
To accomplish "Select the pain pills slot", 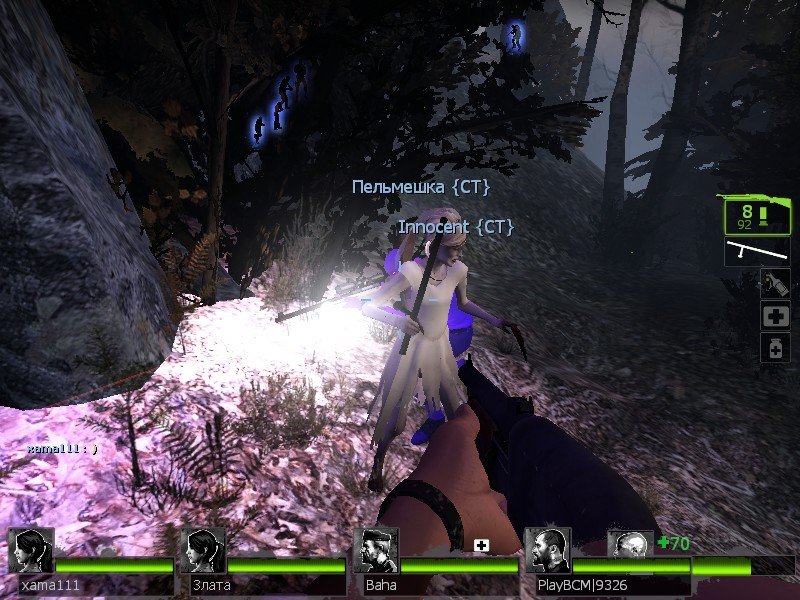I will coord(775,348).
